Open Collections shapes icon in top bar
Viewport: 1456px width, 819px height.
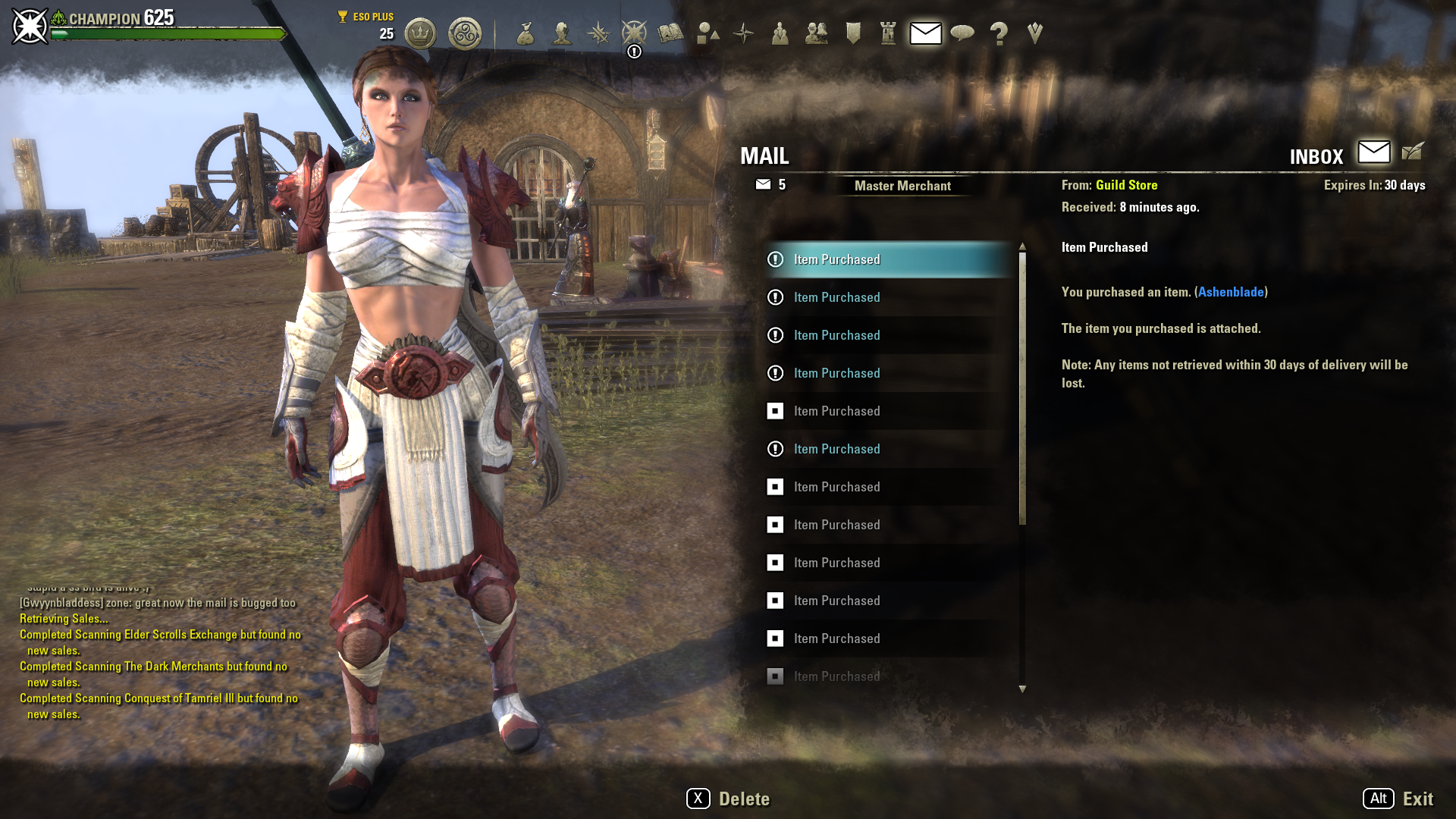[708, 33]
